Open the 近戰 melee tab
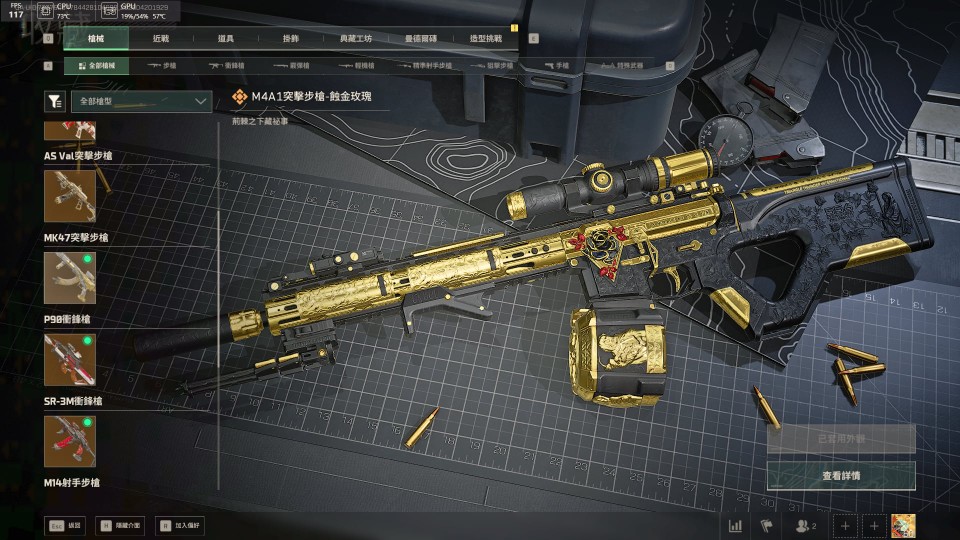The image size is (960, 540). click(x=161, y=39)
